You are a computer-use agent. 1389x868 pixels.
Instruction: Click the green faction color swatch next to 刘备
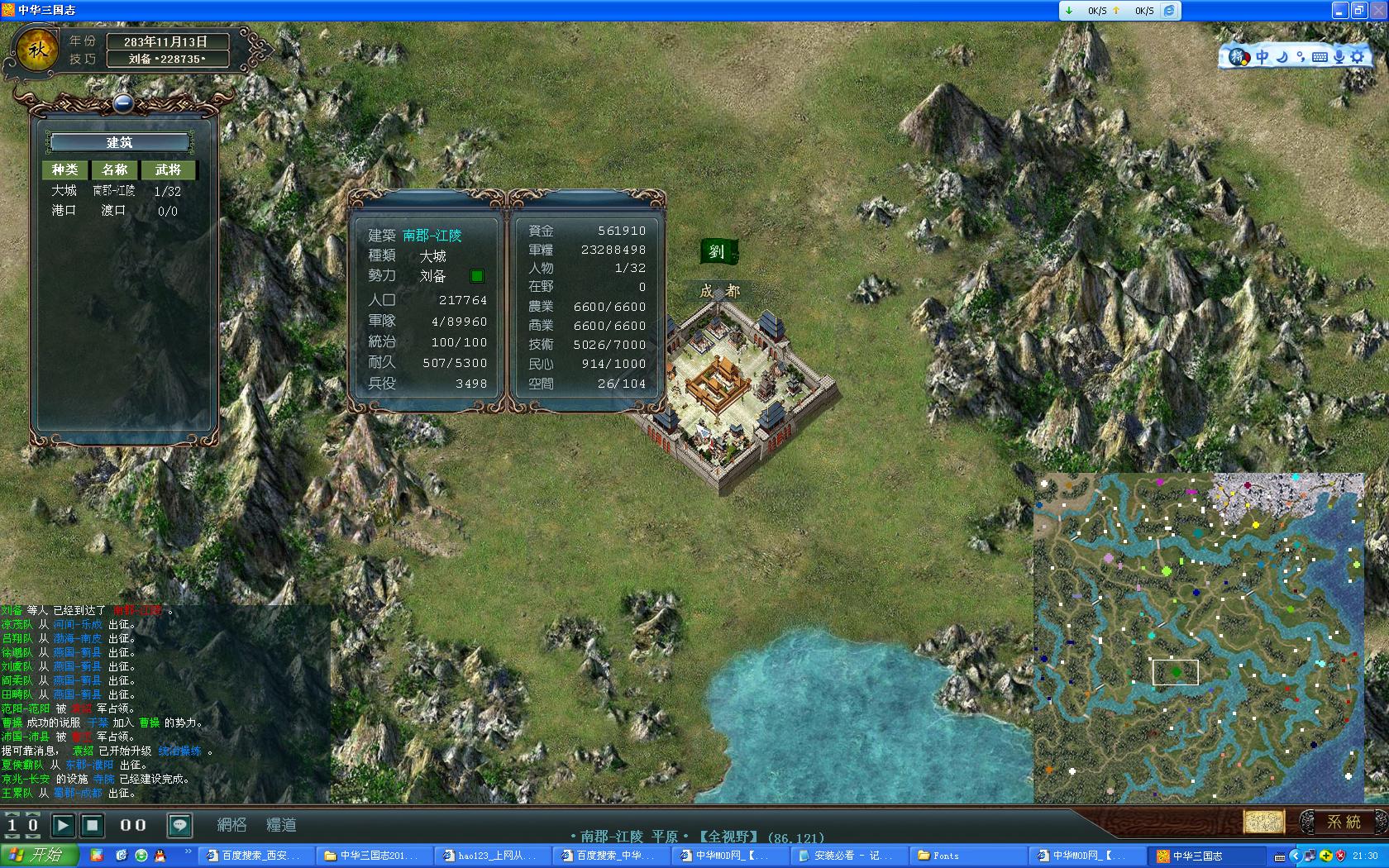pos(477,277)
